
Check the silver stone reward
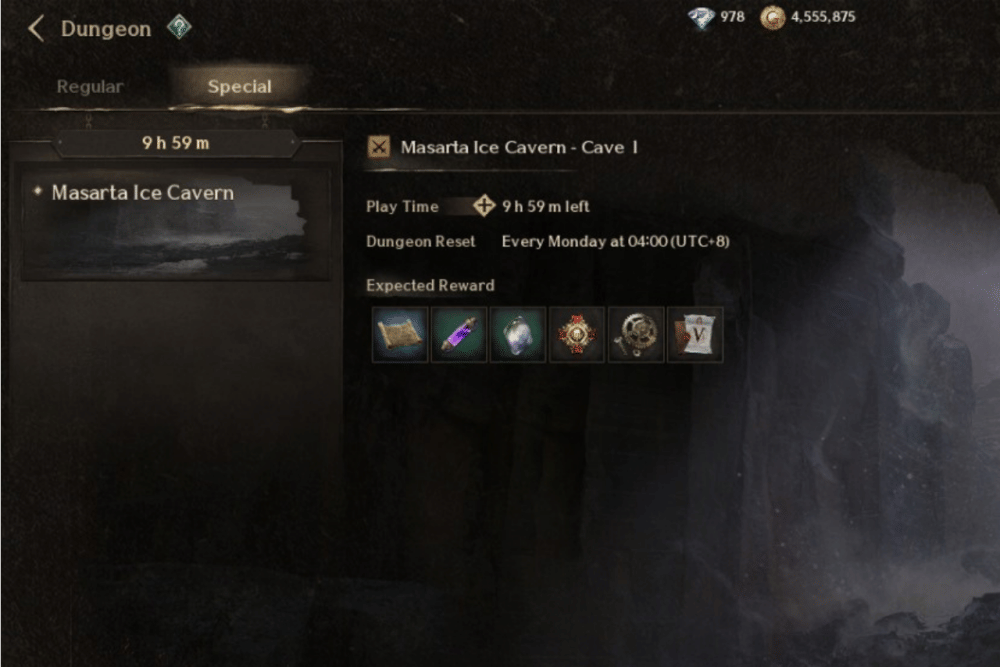(x=518, y=334)
